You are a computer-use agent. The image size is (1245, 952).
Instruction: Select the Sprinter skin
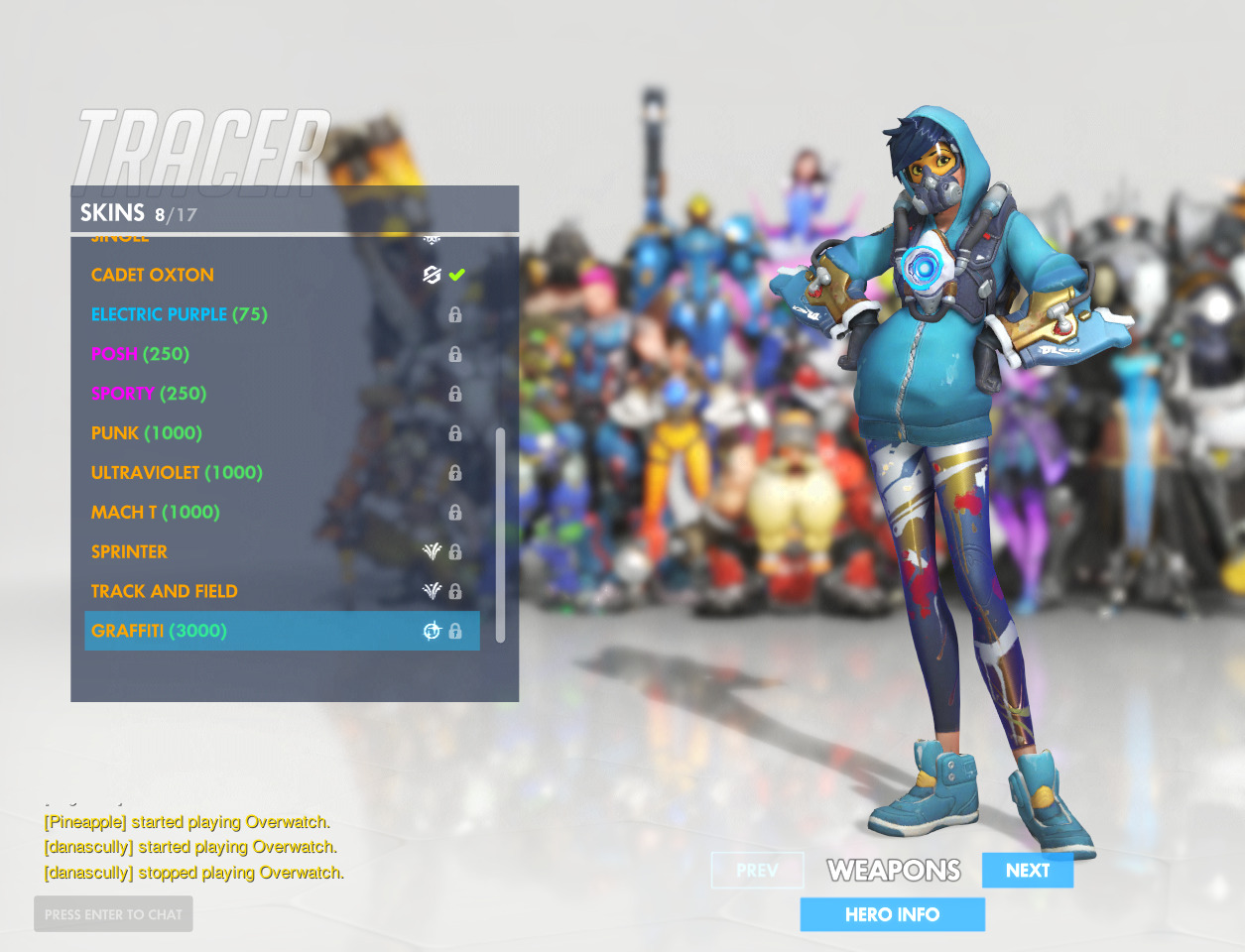(129, 552)
